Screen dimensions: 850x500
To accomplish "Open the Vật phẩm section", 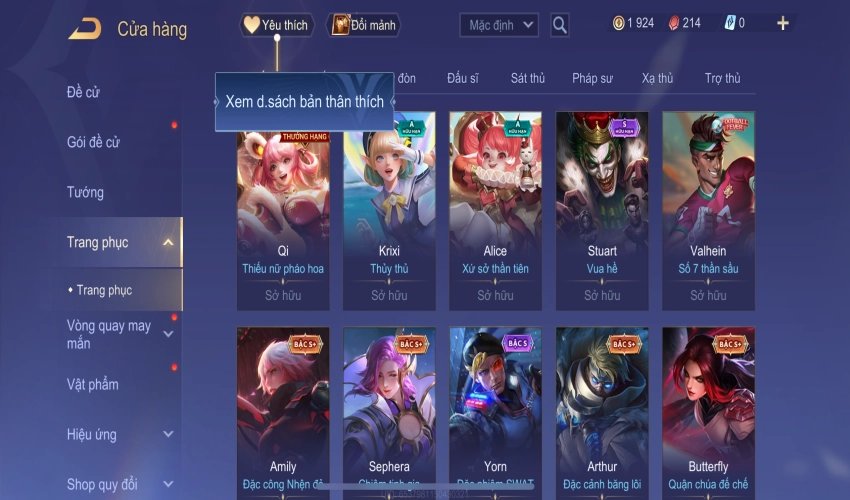I will pos(92,384).
